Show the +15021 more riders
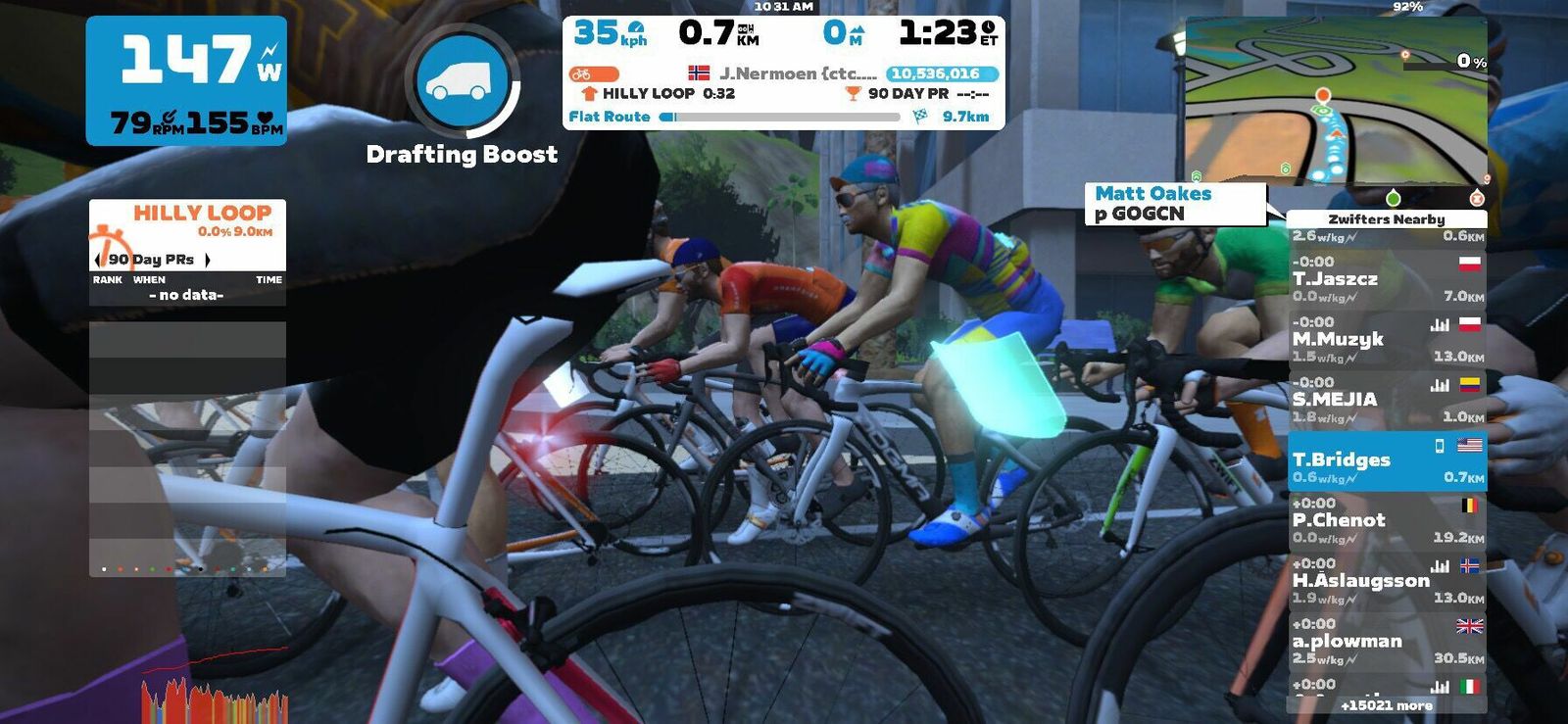The image size is (1568, 724). tap(1386, 705)
